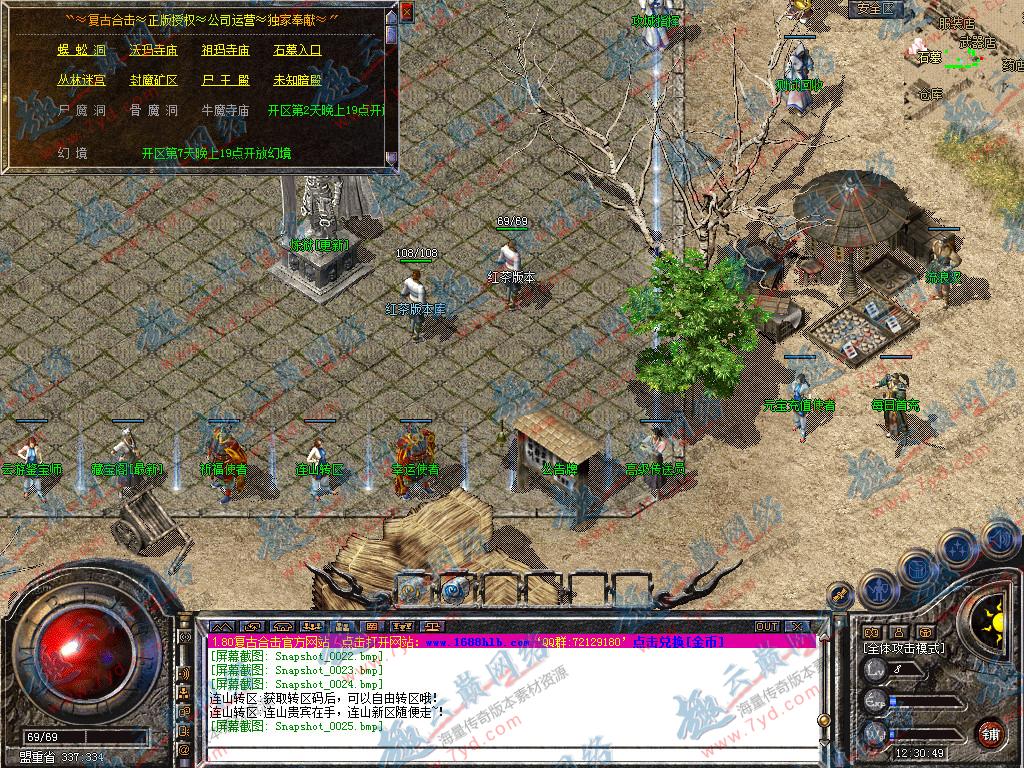The width and height of the screenshot is (1024, 768).
Task: Open the 丛林迷宫 destination link
Action: 82,80
